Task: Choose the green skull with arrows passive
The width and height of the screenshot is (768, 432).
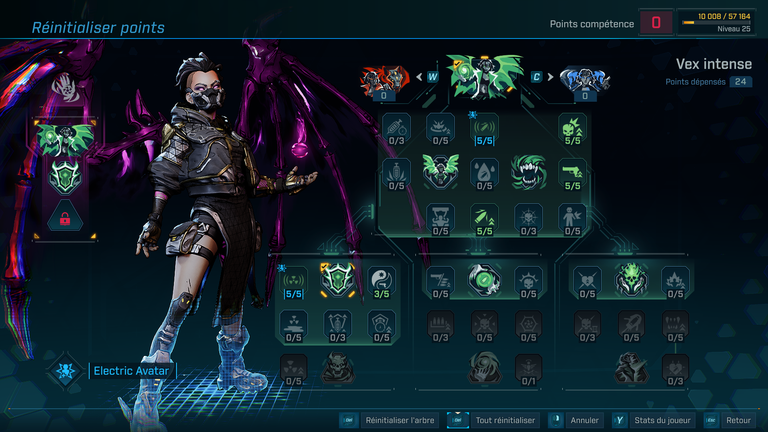Action: [572, 127]
